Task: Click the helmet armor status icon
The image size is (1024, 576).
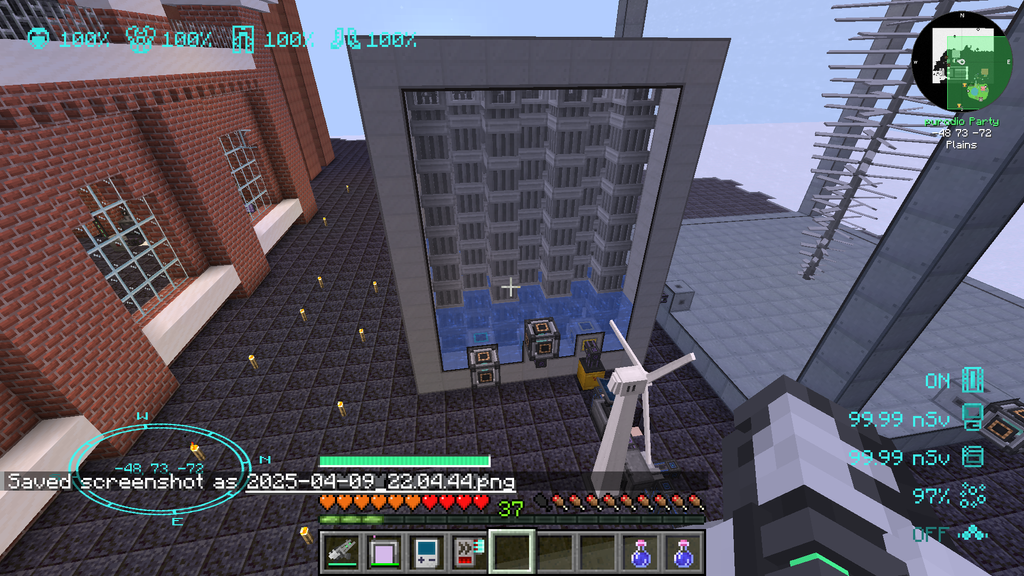Action: [38, 40]
